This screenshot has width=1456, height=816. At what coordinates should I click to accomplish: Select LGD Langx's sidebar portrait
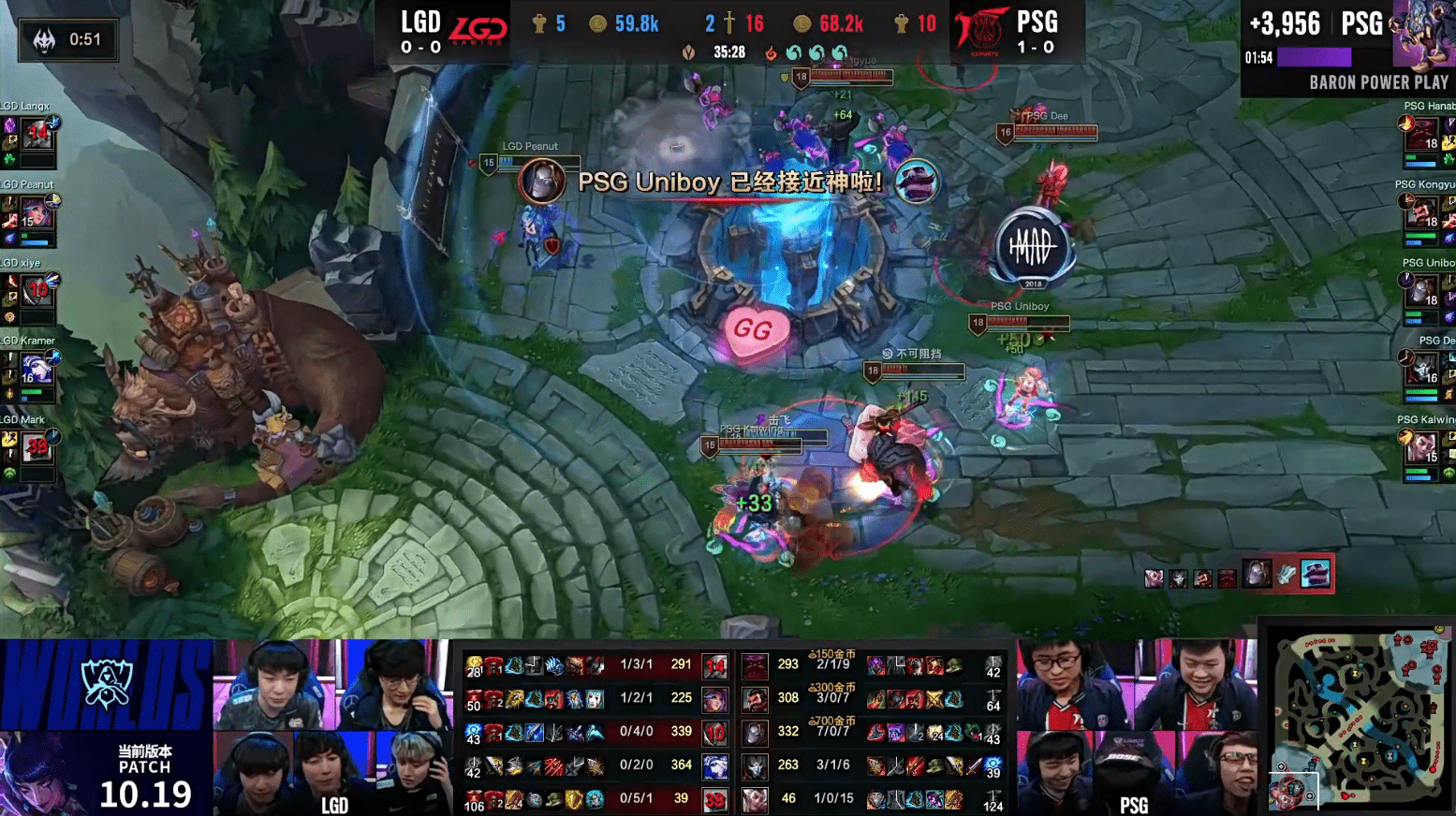[37, 136]
